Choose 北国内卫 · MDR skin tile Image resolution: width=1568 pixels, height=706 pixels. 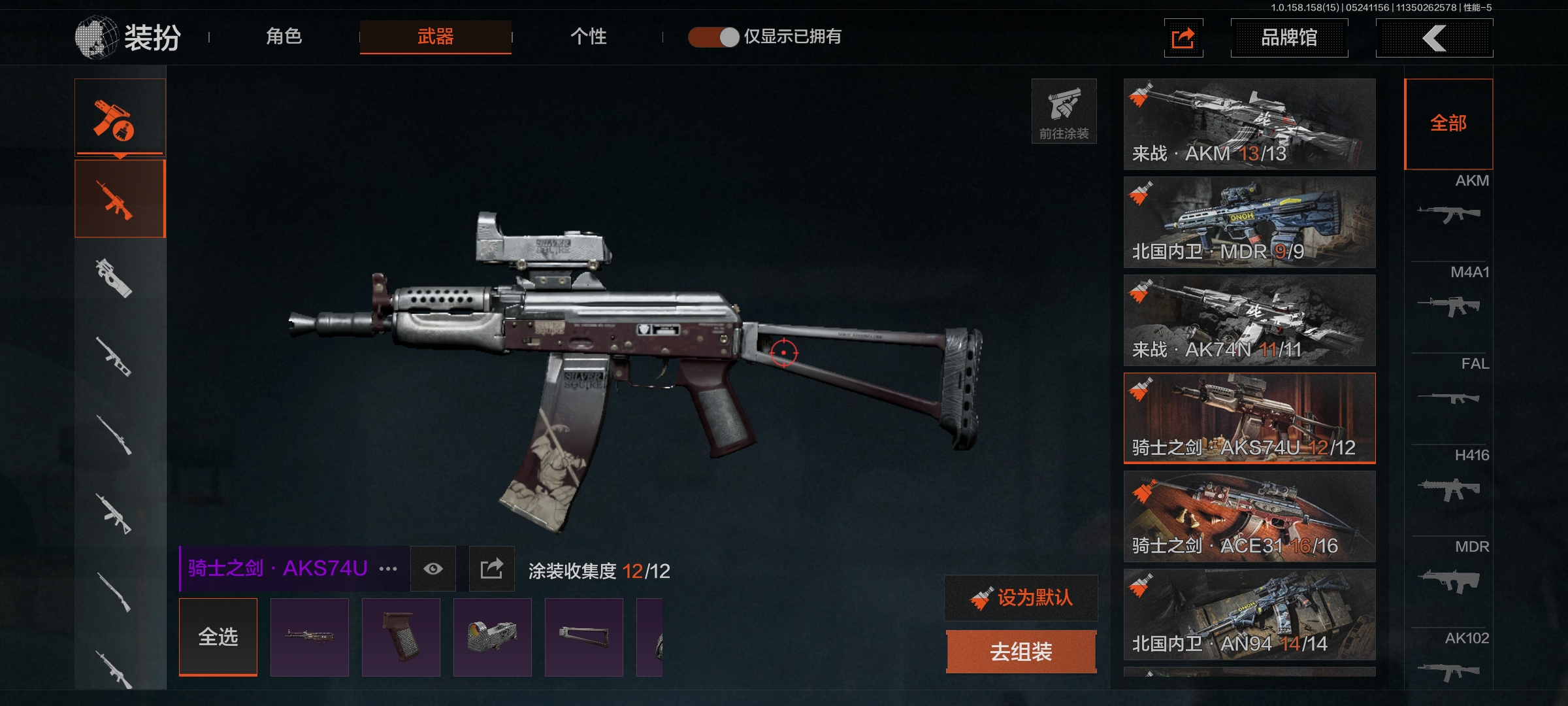tap(1249, 222)
